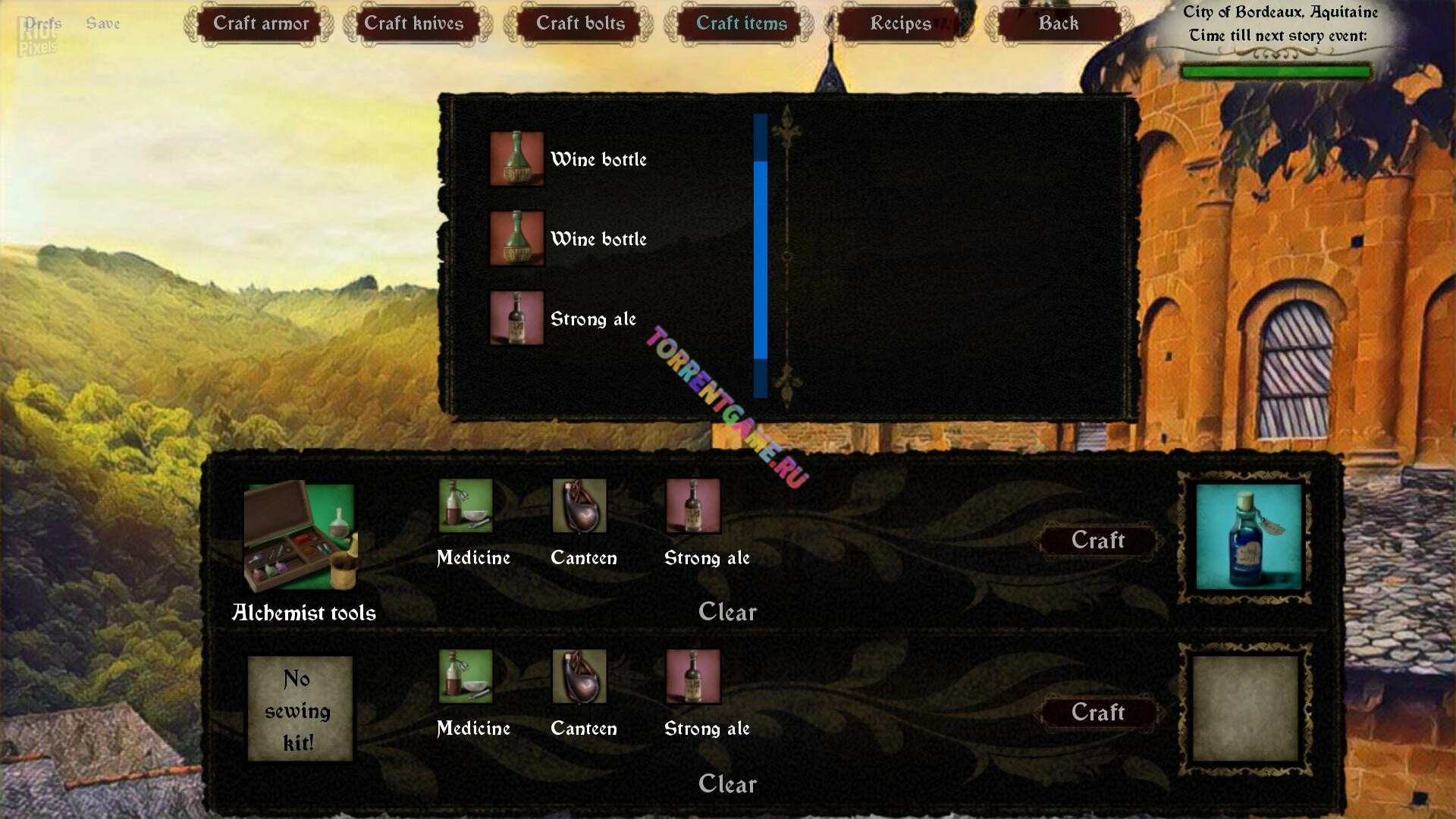Show the Recipes list

900,24
